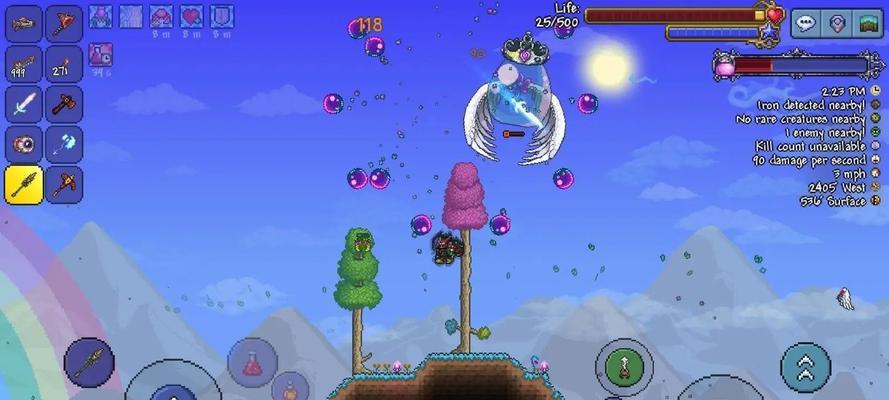Tap the shield buff icon
Screen dimensions: 889x400
pyautogui.click(x=221, y=16)
